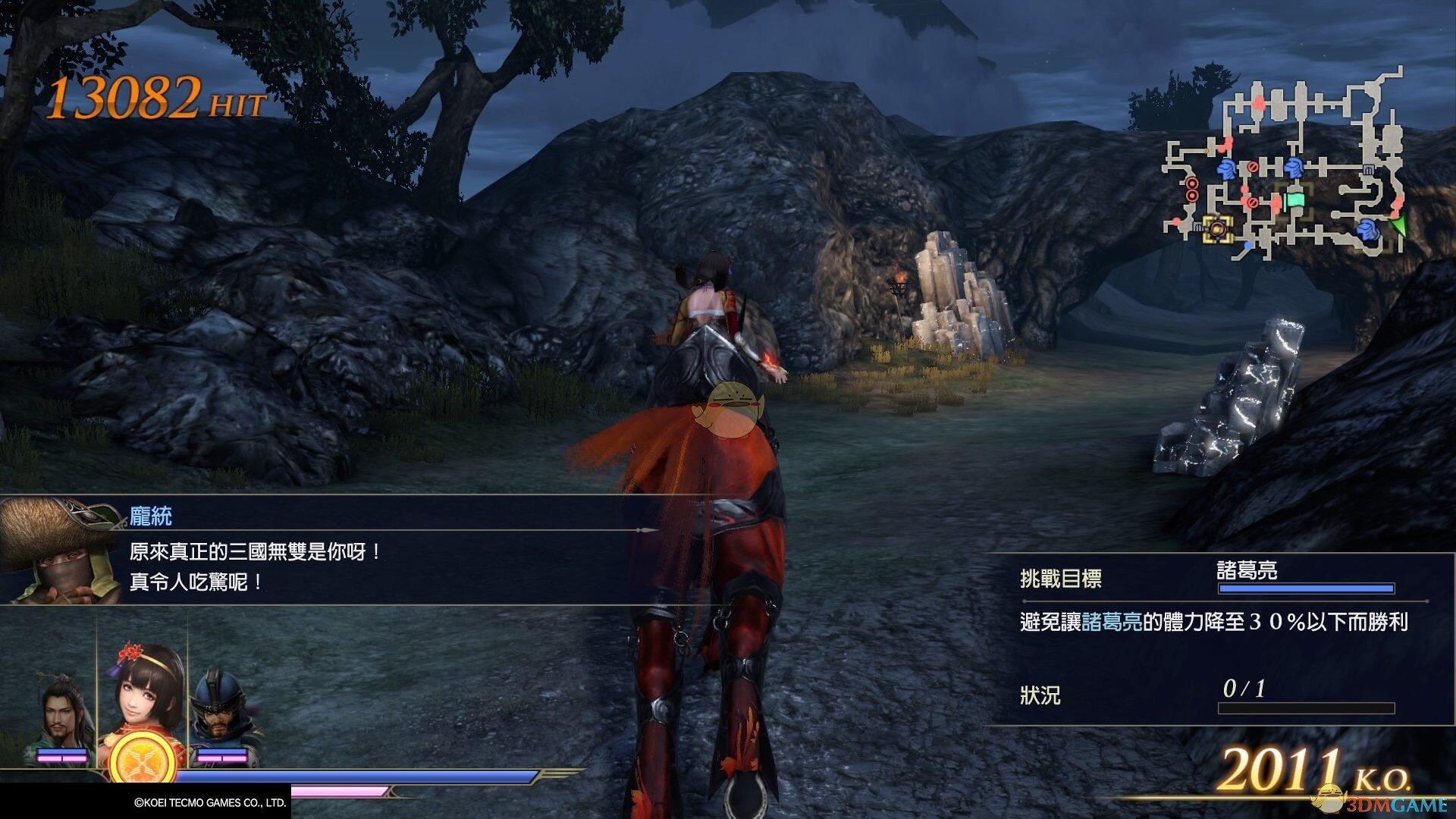Select the teal square marker on the minimap
The height and width of the screenshot is (819, 1456).
pyautogui.click(x=1294, y=199)
